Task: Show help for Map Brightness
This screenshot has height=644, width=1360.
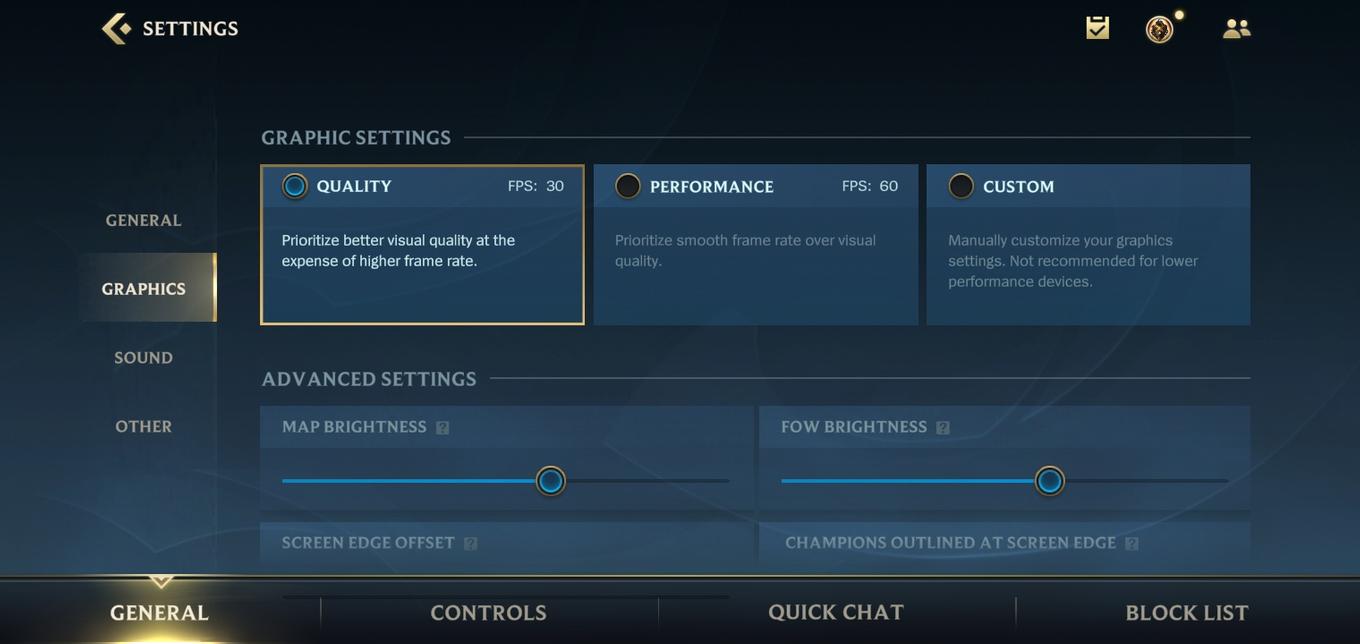Action: click(443, 428)
